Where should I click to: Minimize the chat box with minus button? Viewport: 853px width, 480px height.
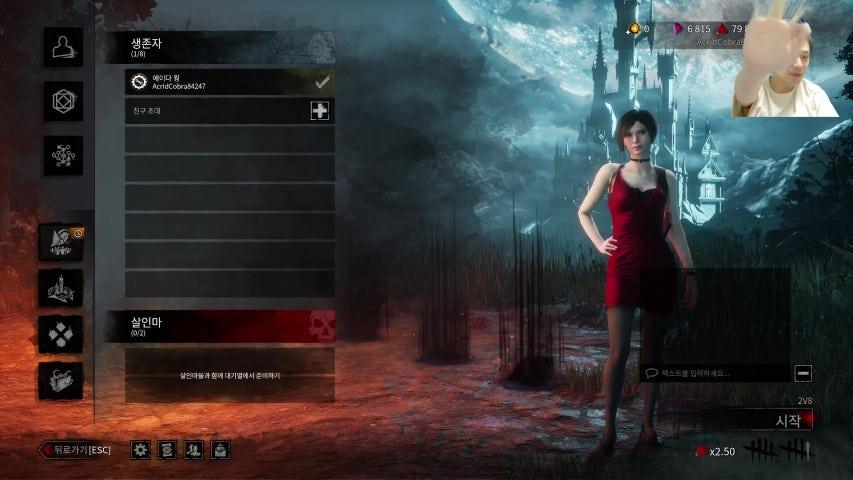803,373
